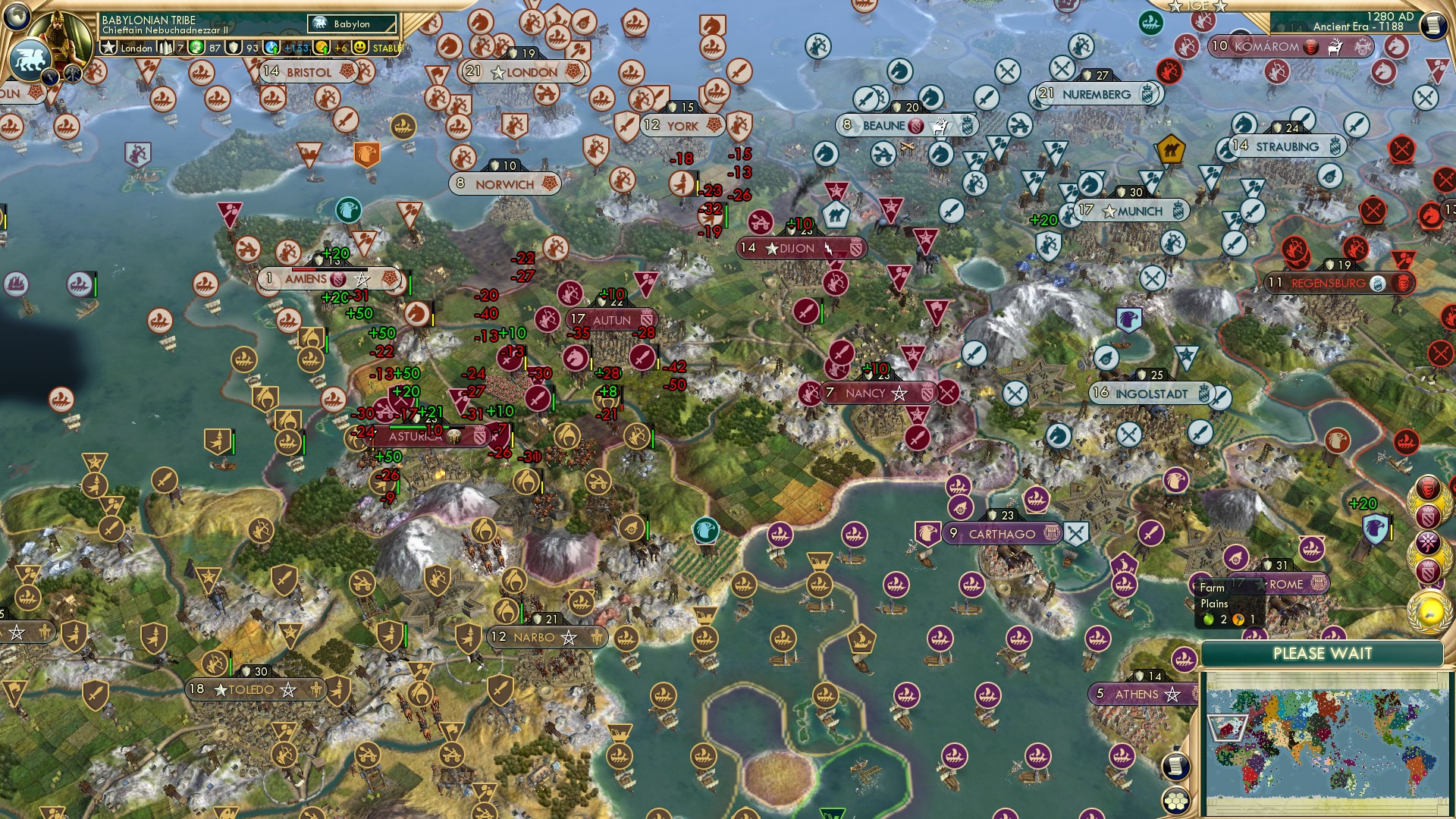Click the lightning bolt promotion icon
Viewport: 1456px width, 819px height.
point(50,76)
